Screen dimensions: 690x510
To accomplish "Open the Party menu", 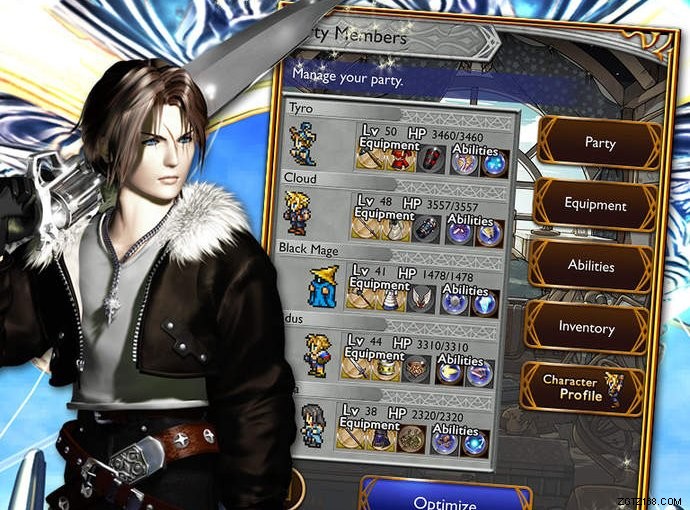I will (598, 143).
